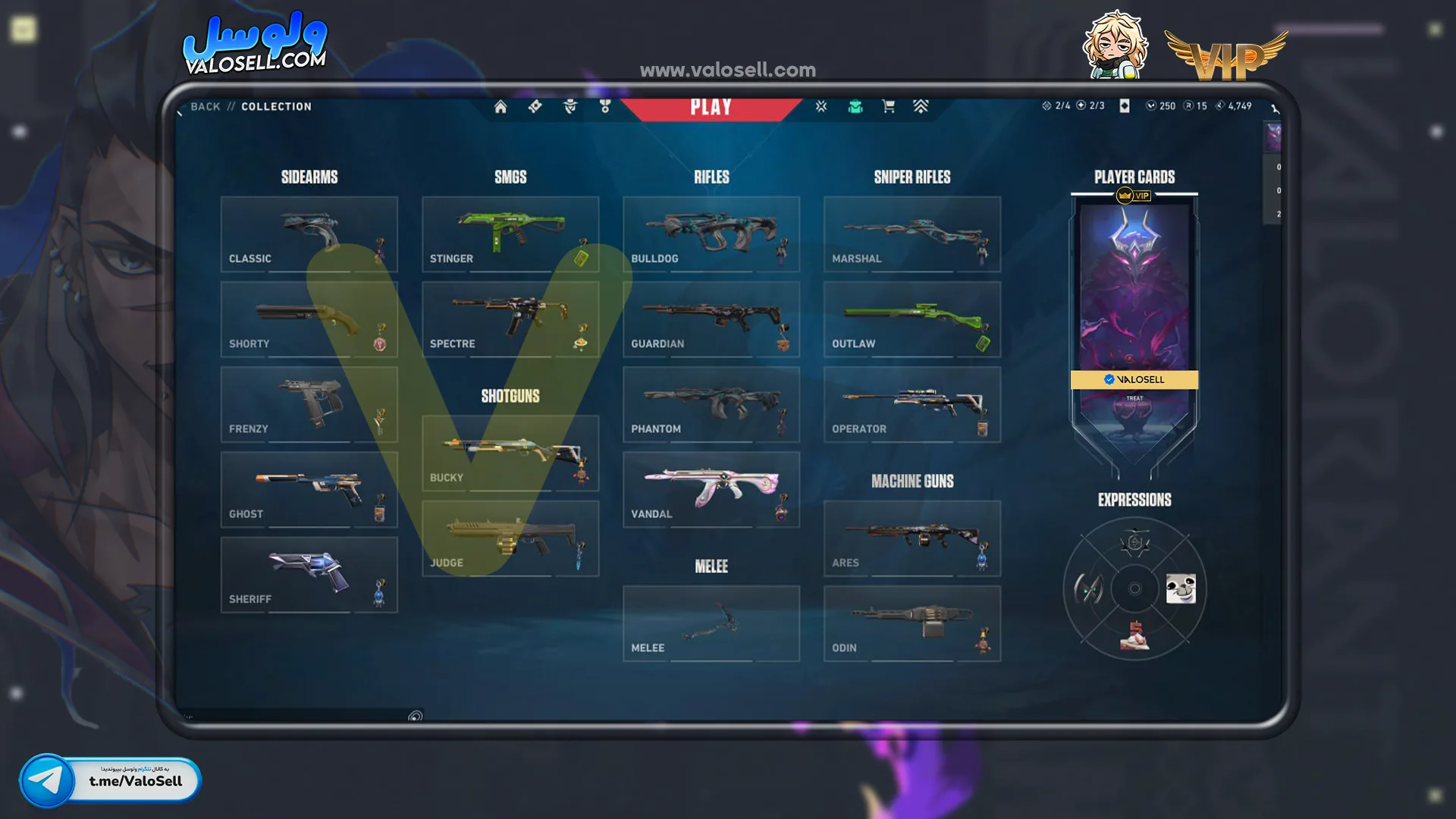This screenshot has width=1456, height=819.
Task: Open the store shopping cart icon
Action: (888, 107)
